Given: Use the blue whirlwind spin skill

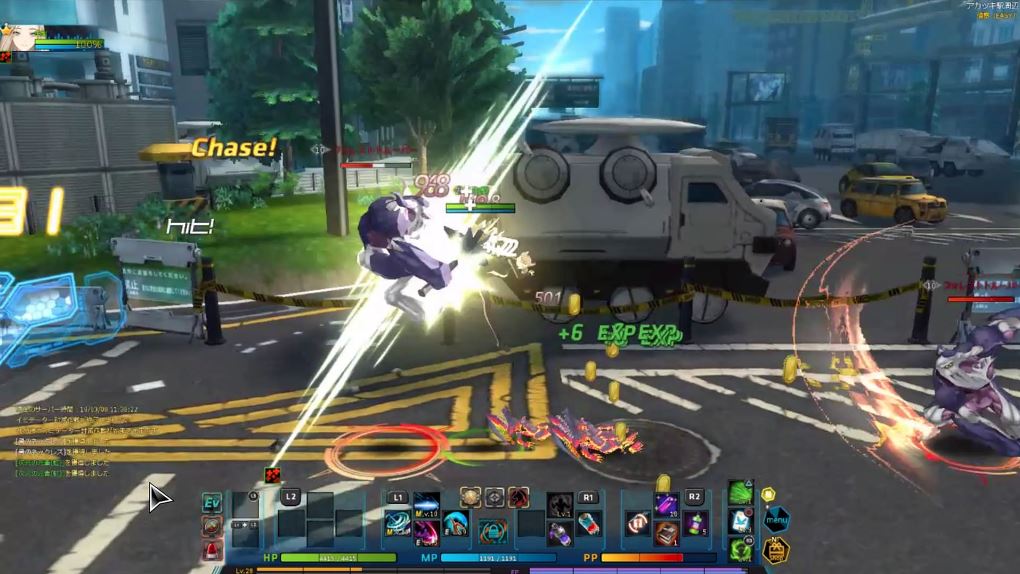Looking at the screenshot, I should click(398, 524).
